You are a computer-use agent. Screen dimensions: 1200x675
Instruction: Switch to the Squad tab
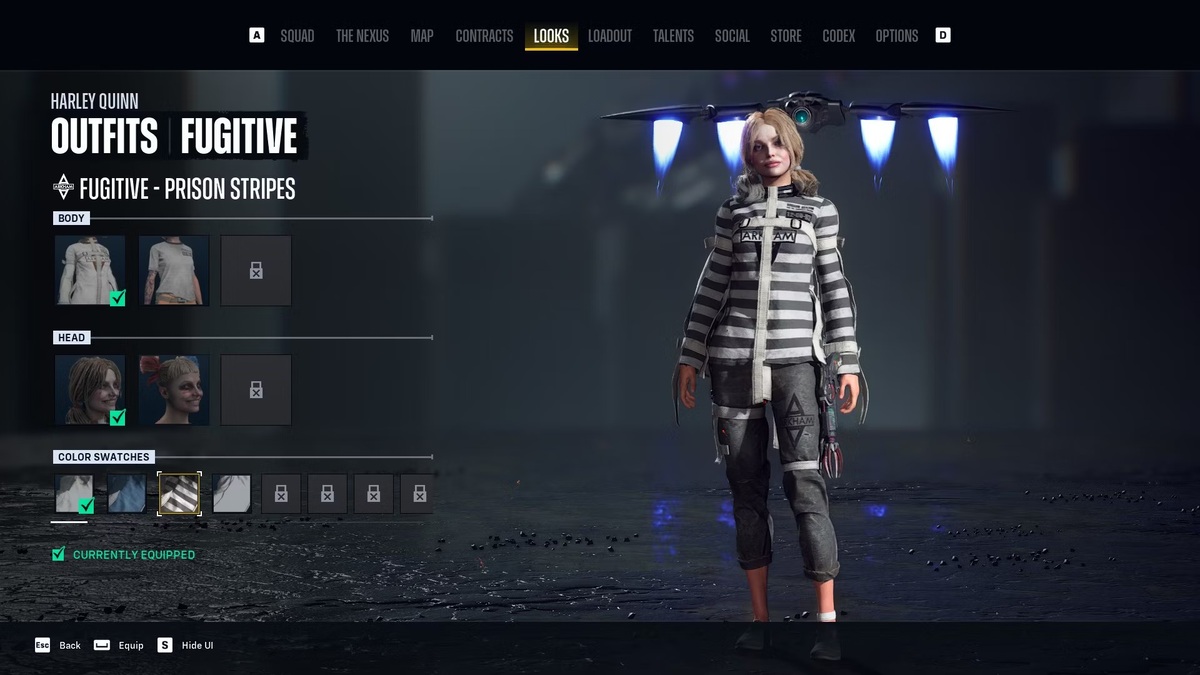(297, 36)
